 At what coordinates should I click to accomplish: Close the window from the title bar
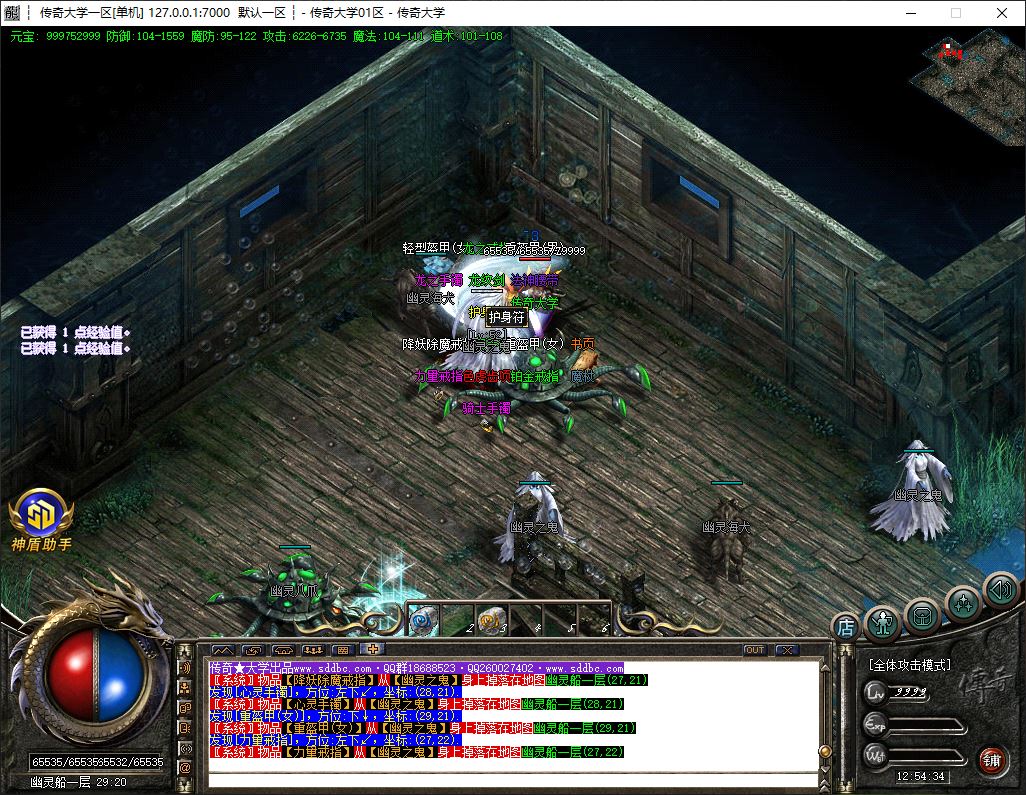(1002, 13)
